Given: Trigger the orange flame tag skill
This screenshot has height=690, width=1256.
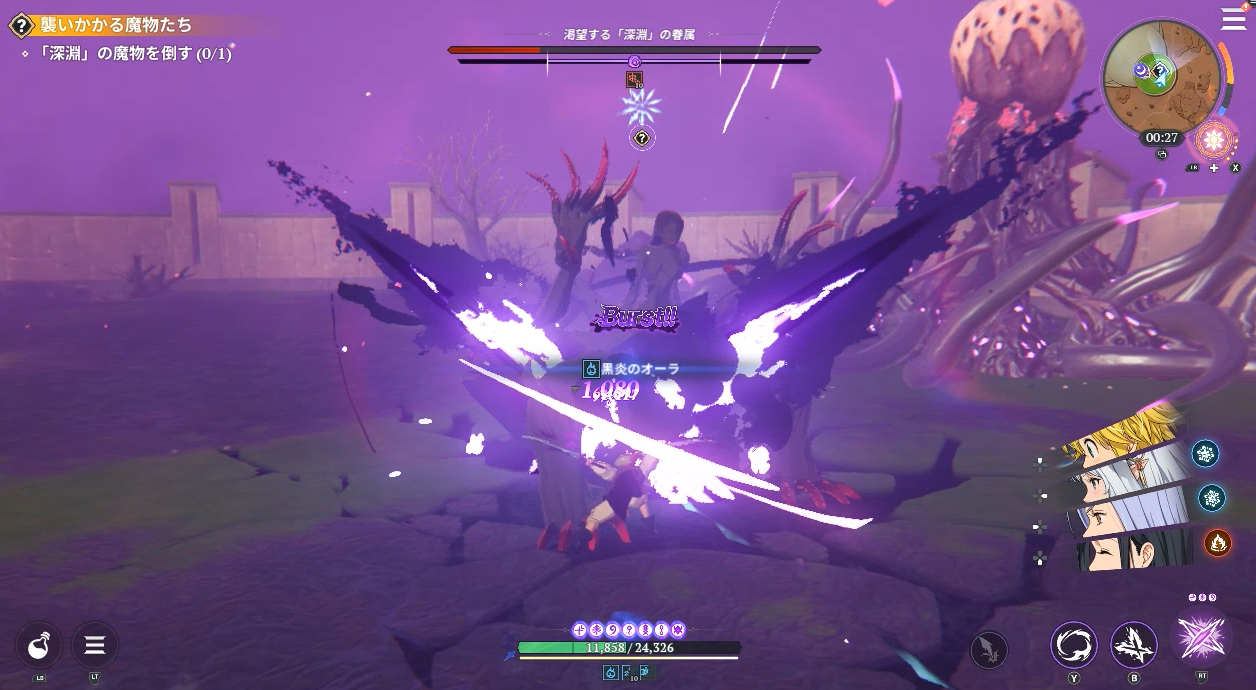Looking at the screenshot, I should pyautogui.click(x=1217, y=542).
